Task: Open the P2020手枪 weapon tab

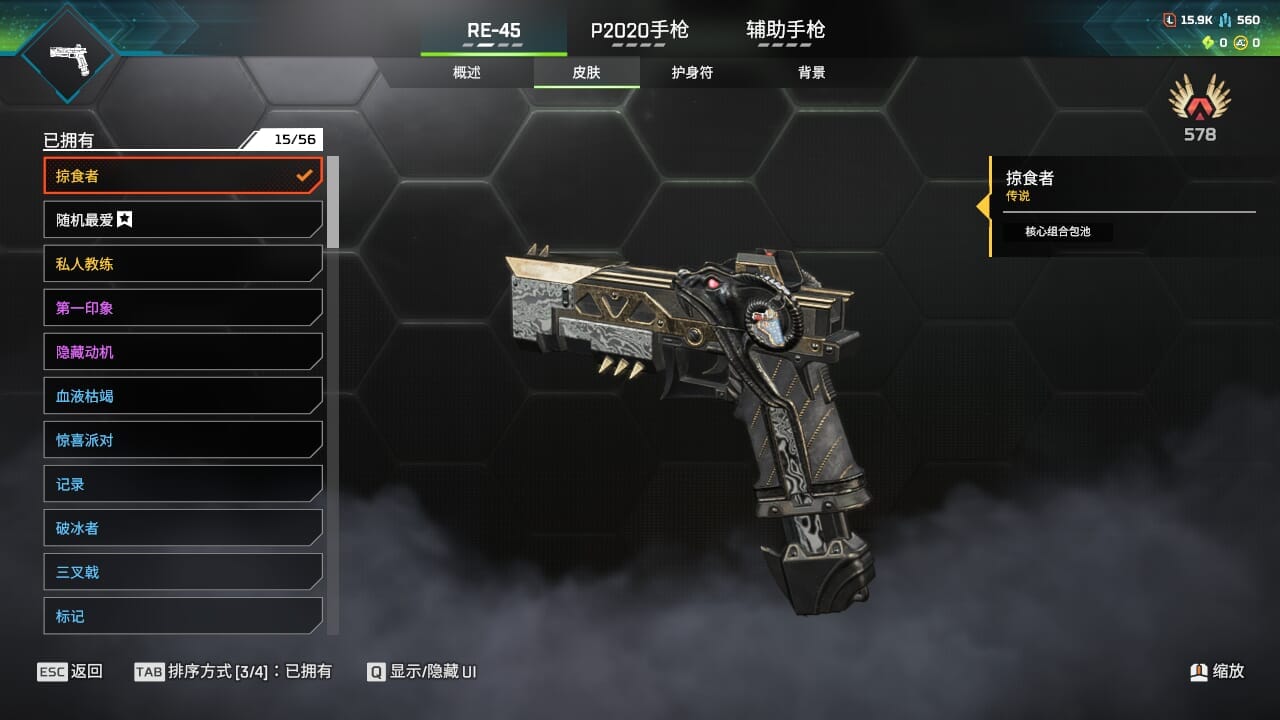Action: (640, 30)
